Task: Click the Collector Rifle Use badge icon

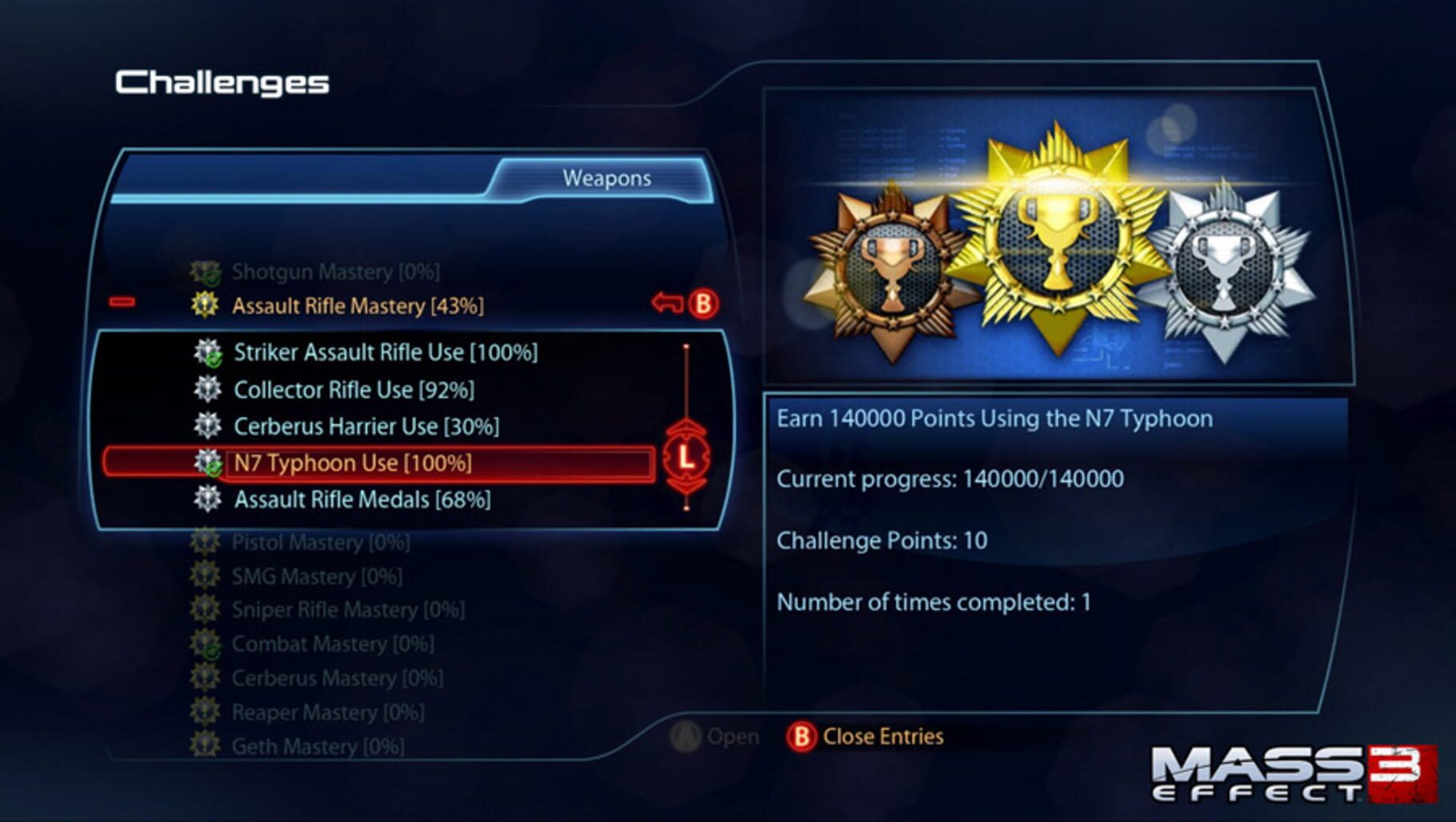Action: tap(208, 390)
